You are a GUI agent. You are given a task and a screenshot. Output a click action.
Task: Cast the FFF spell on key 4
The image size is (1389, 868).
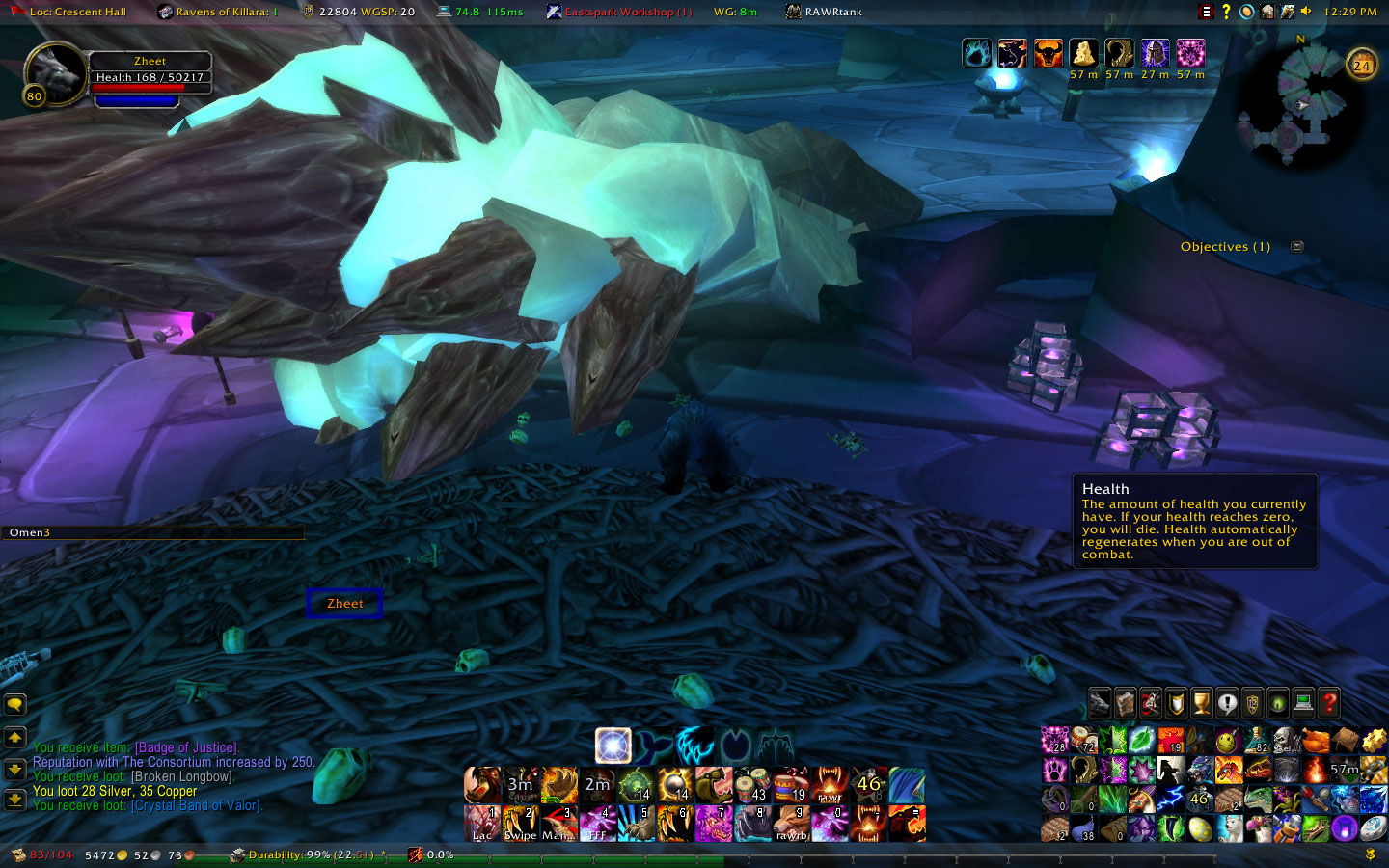(x=598, y=824)
